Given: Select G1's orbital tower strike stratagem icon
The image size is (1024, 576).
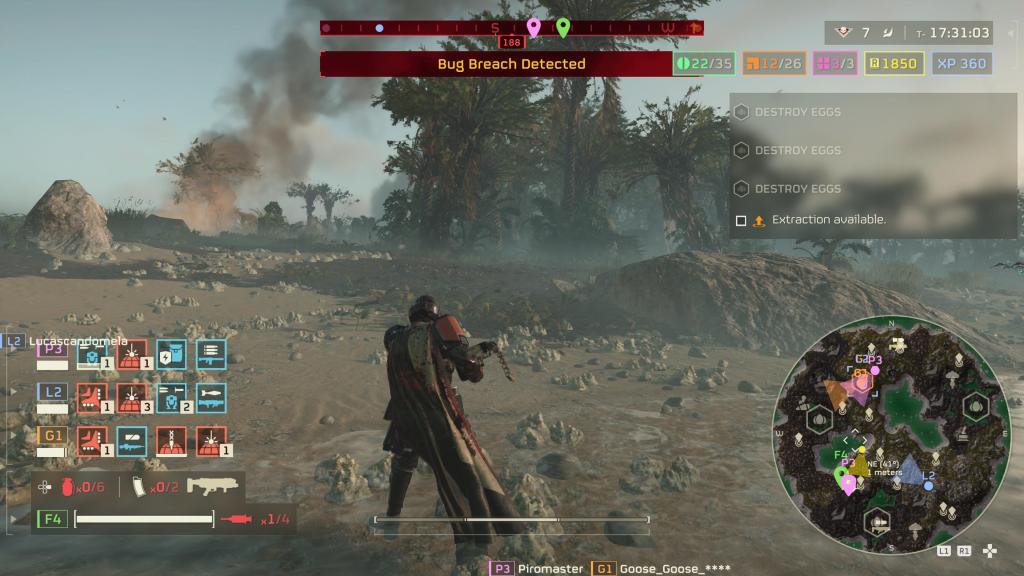Looking at the screenshot, I should (171, 441).
